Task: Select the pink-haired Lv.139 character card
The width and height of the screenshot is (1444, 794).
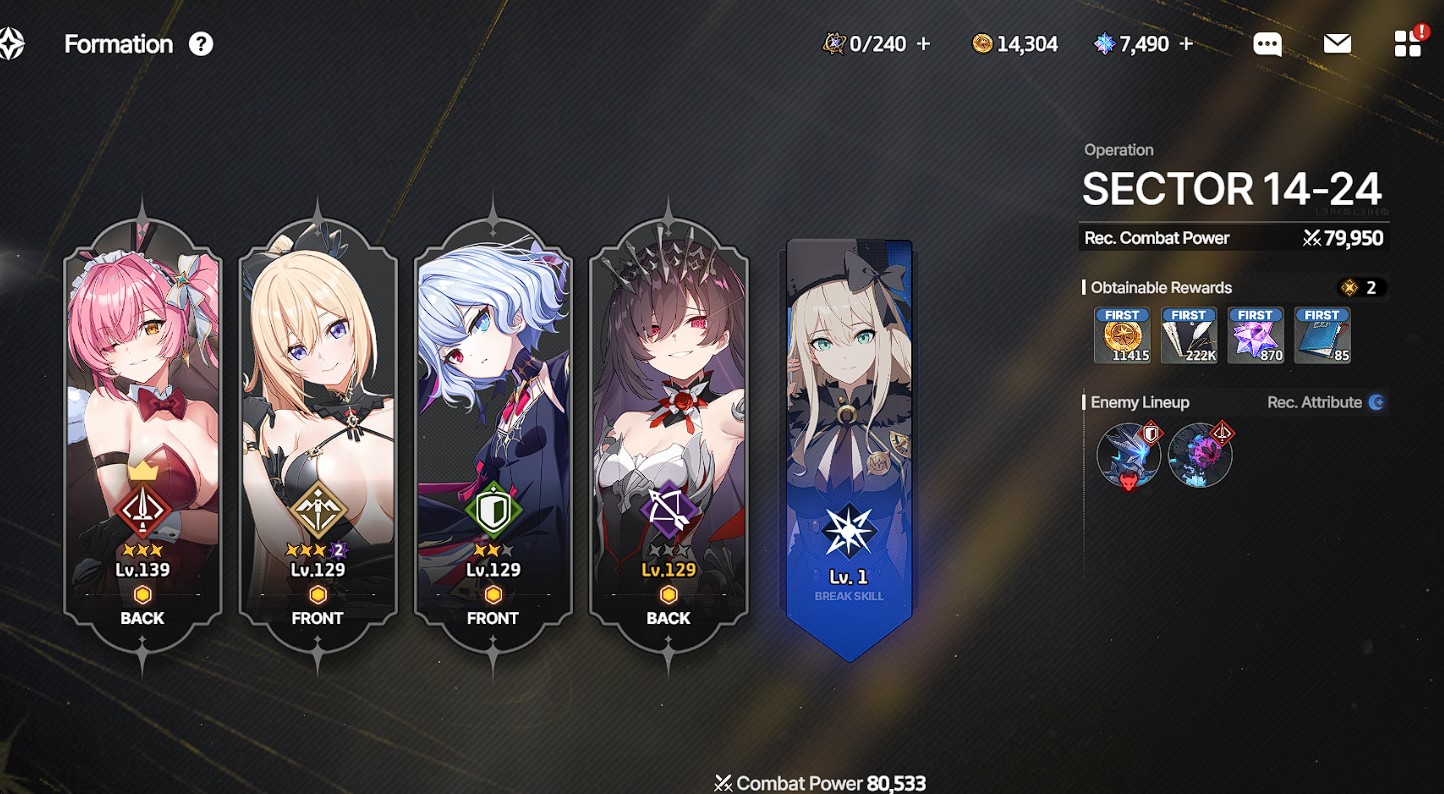Action: pos(142,420)
